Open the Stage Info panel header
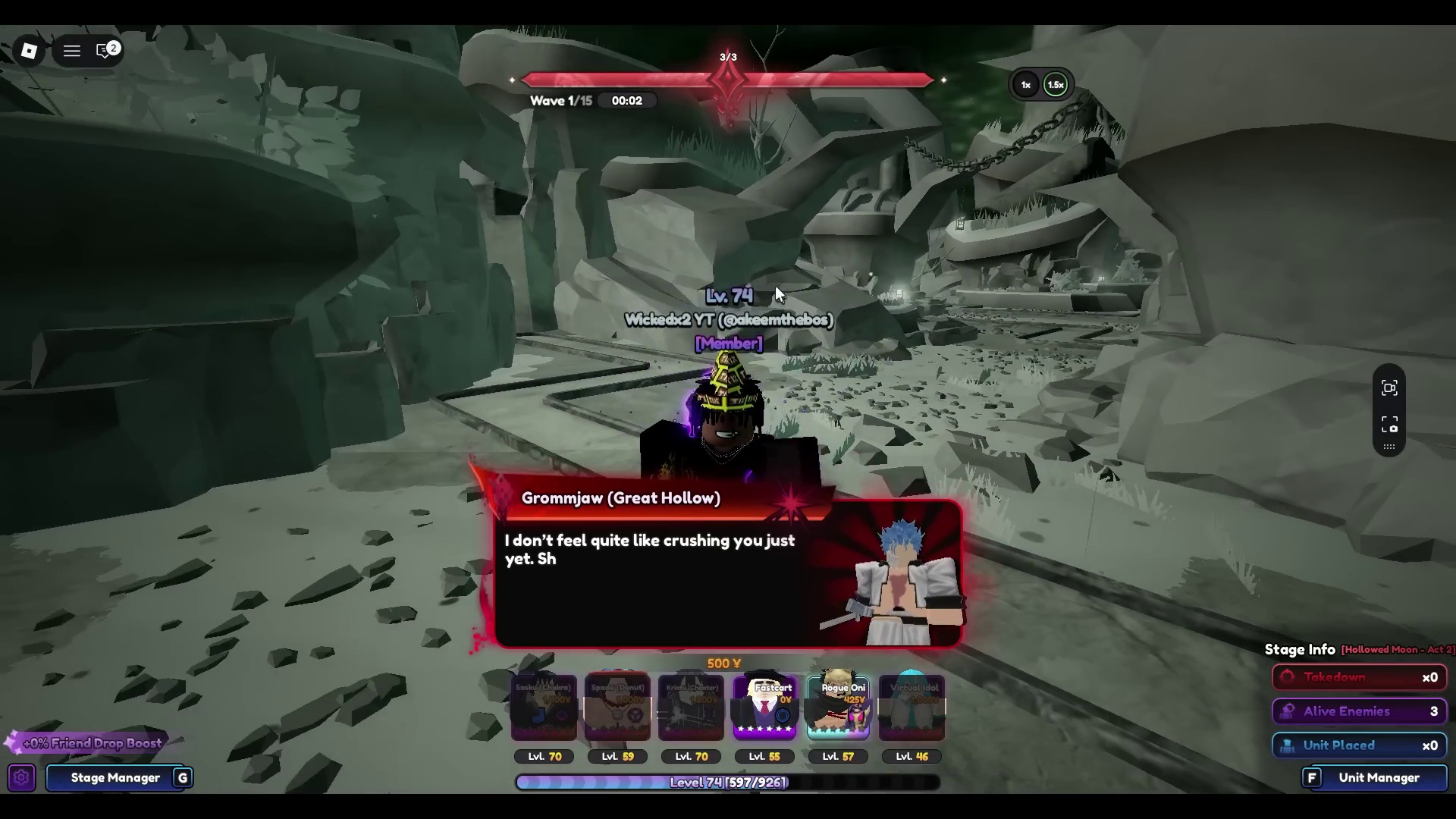This screenshot has height=819, width=1456. point(1299,649)
